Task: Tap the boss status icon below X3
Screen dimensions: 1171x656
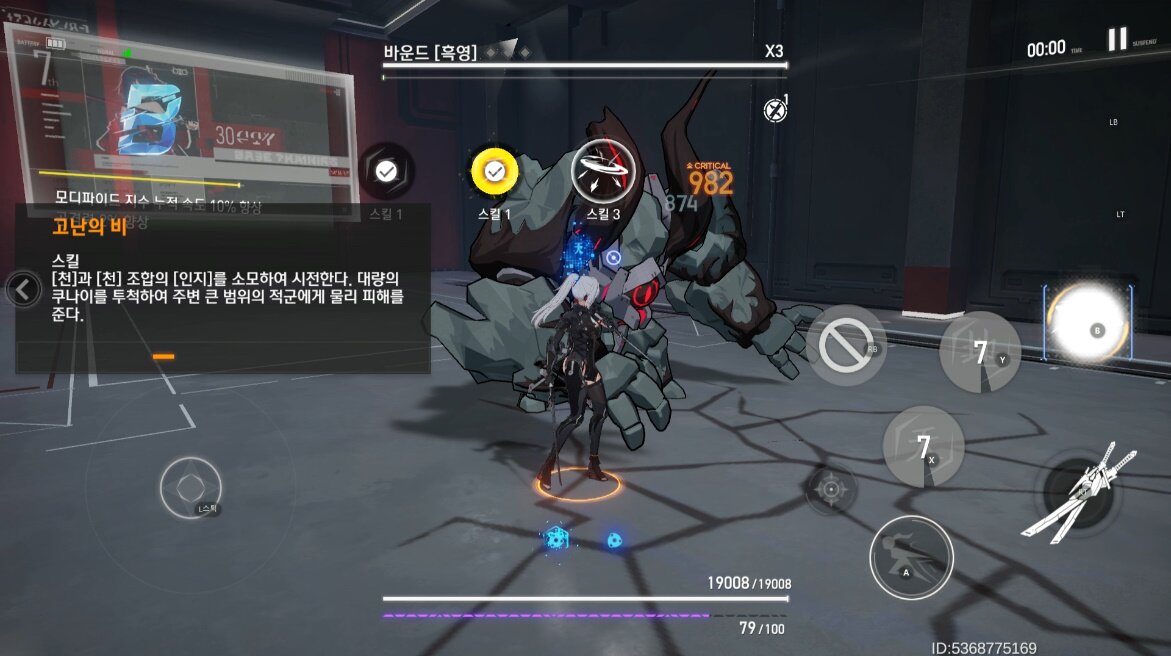Action: (775, 110)
